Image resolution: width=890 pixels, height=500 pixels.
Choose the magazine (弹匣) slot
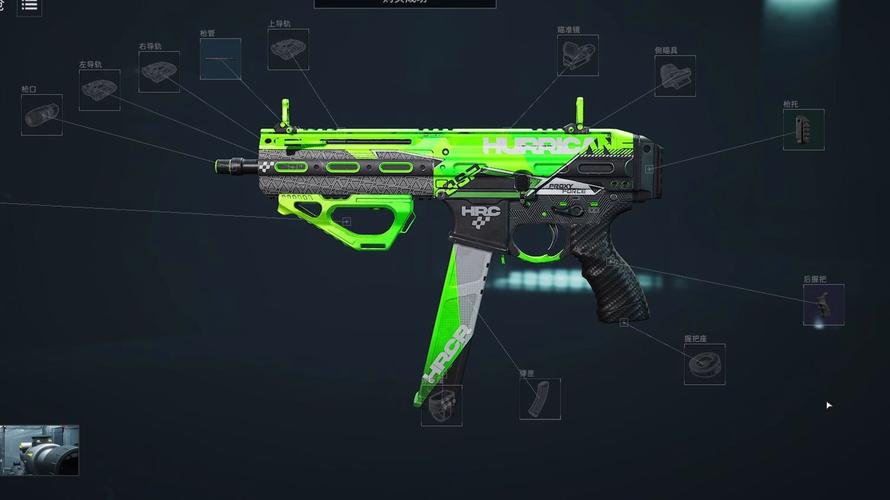(x=540, y=399)
